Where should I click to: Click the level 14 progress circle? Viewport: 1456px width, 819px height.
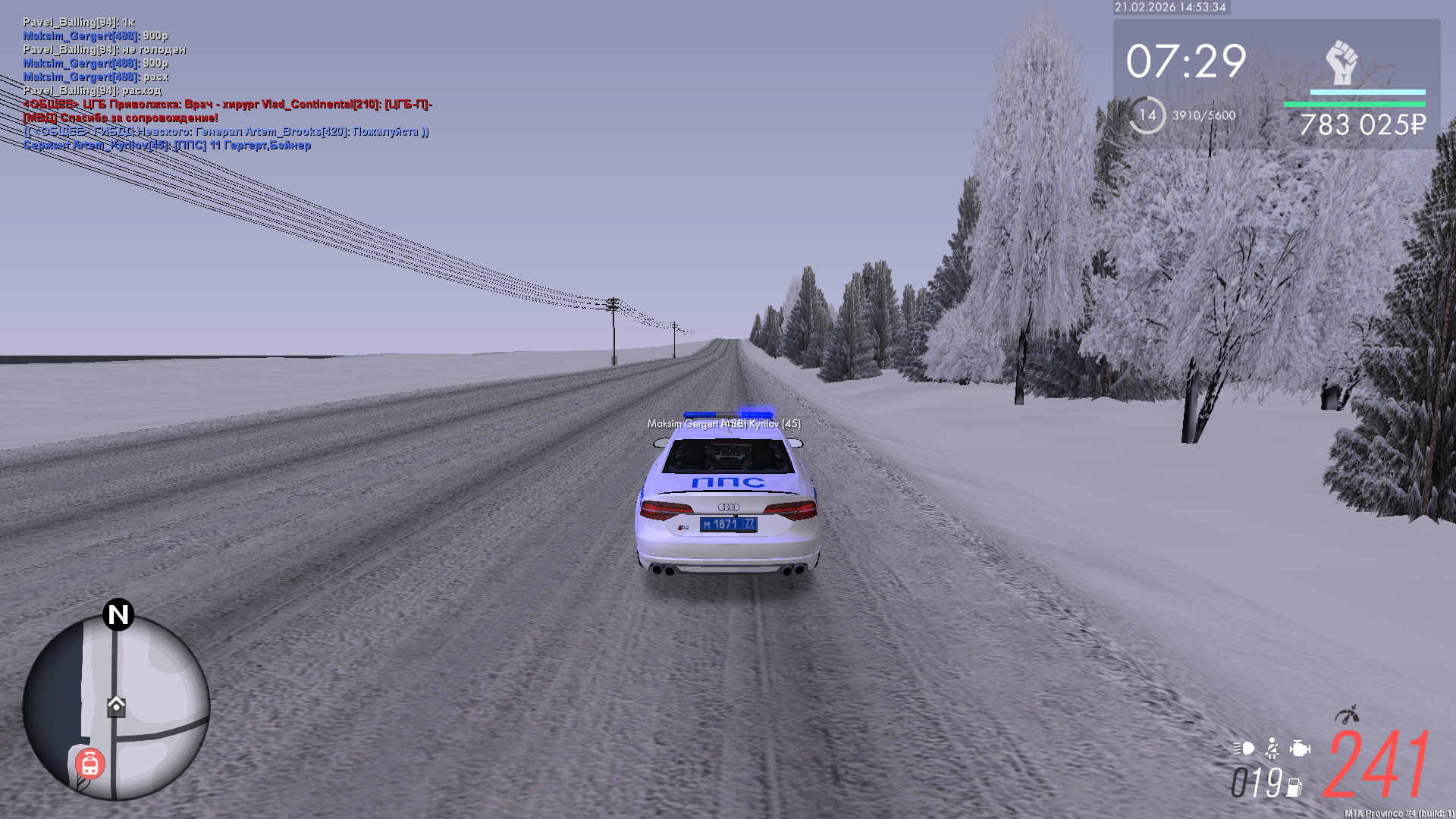(1147, 115)
